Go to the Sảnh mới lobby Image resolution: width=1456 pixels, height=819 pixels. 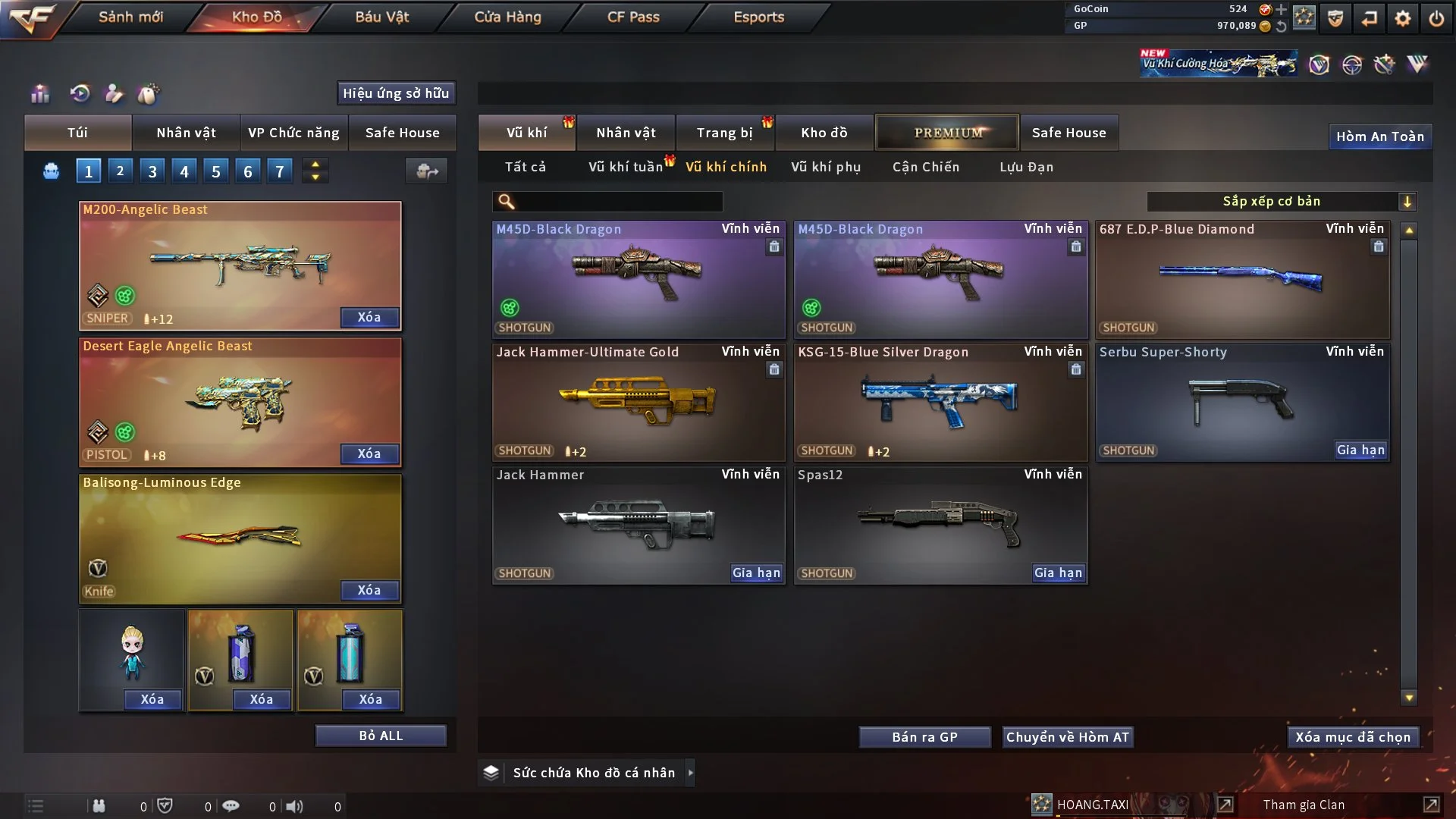tap(130, 17)
